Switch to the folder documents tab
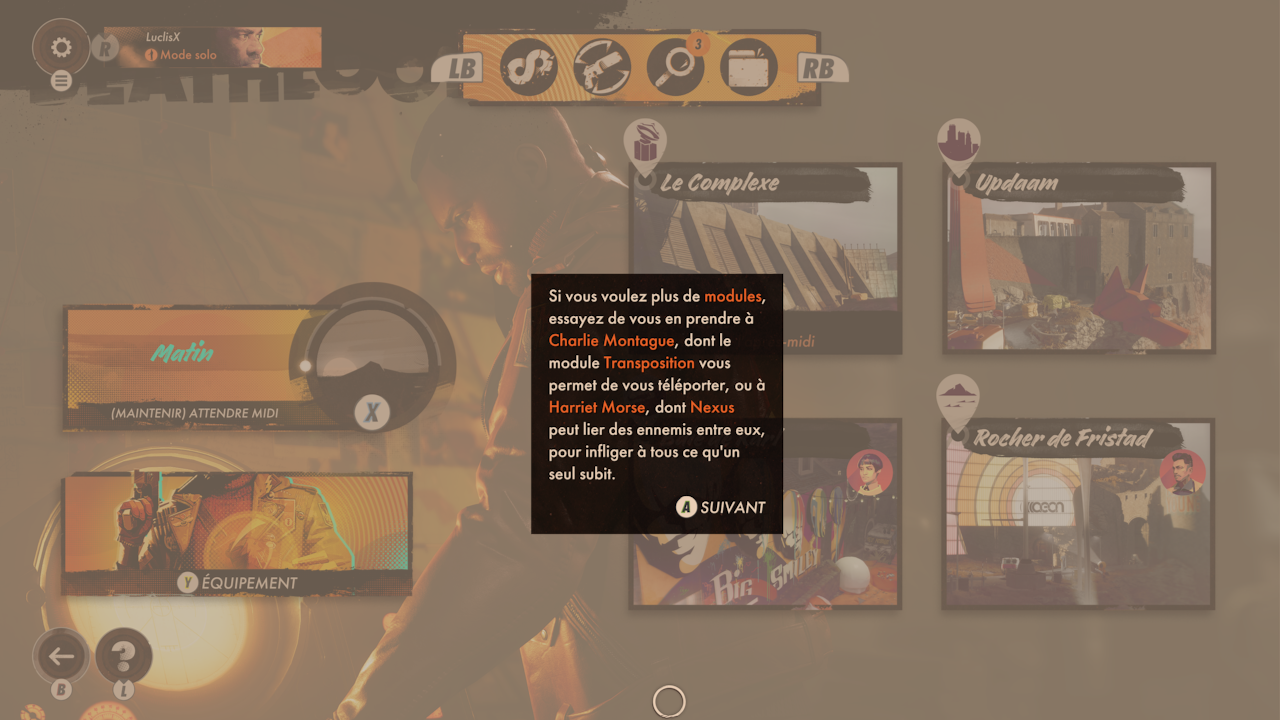1280x720 pixels. 748,67
